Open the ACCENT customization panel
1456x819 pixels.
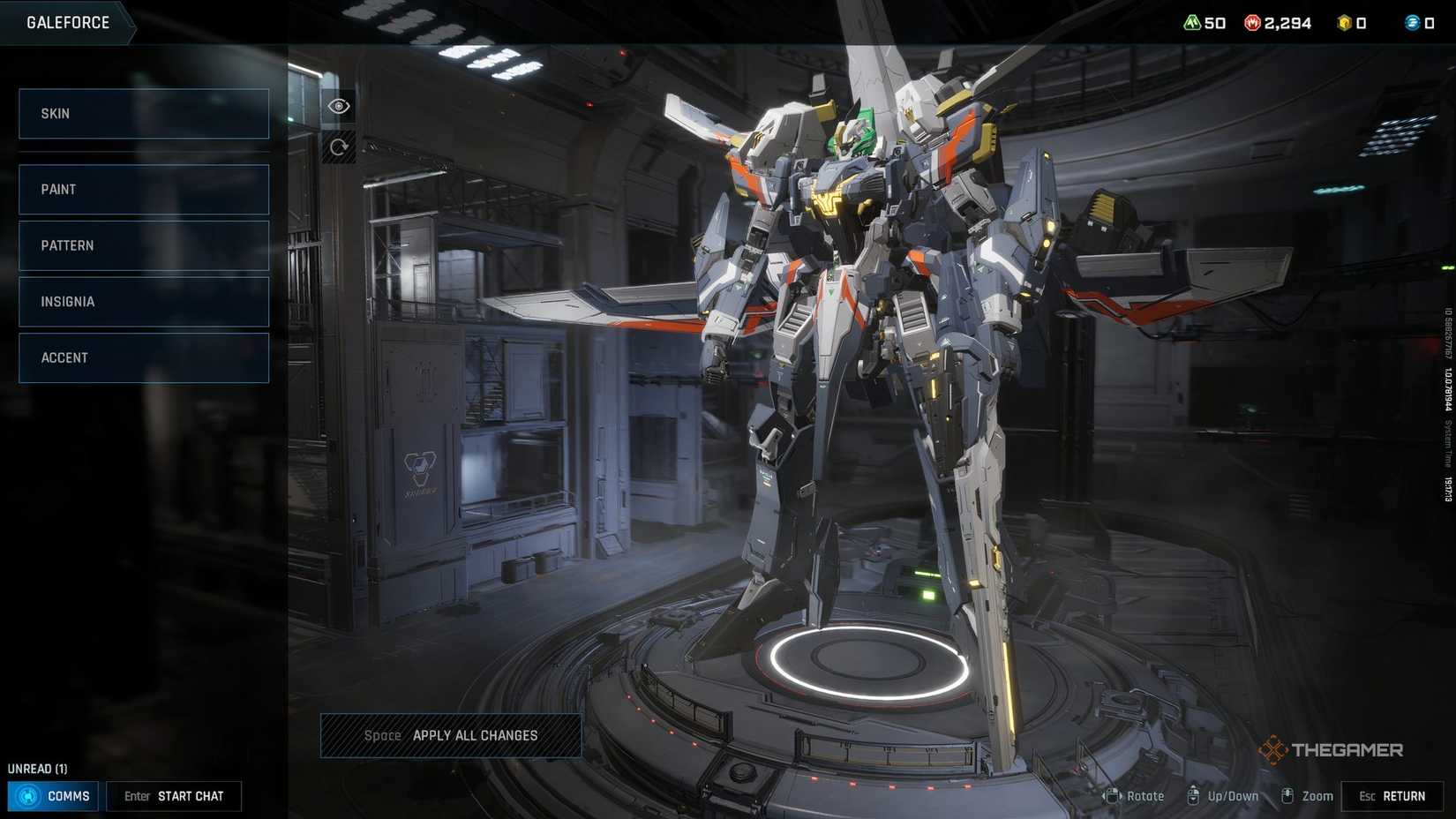tap(143, 357)
